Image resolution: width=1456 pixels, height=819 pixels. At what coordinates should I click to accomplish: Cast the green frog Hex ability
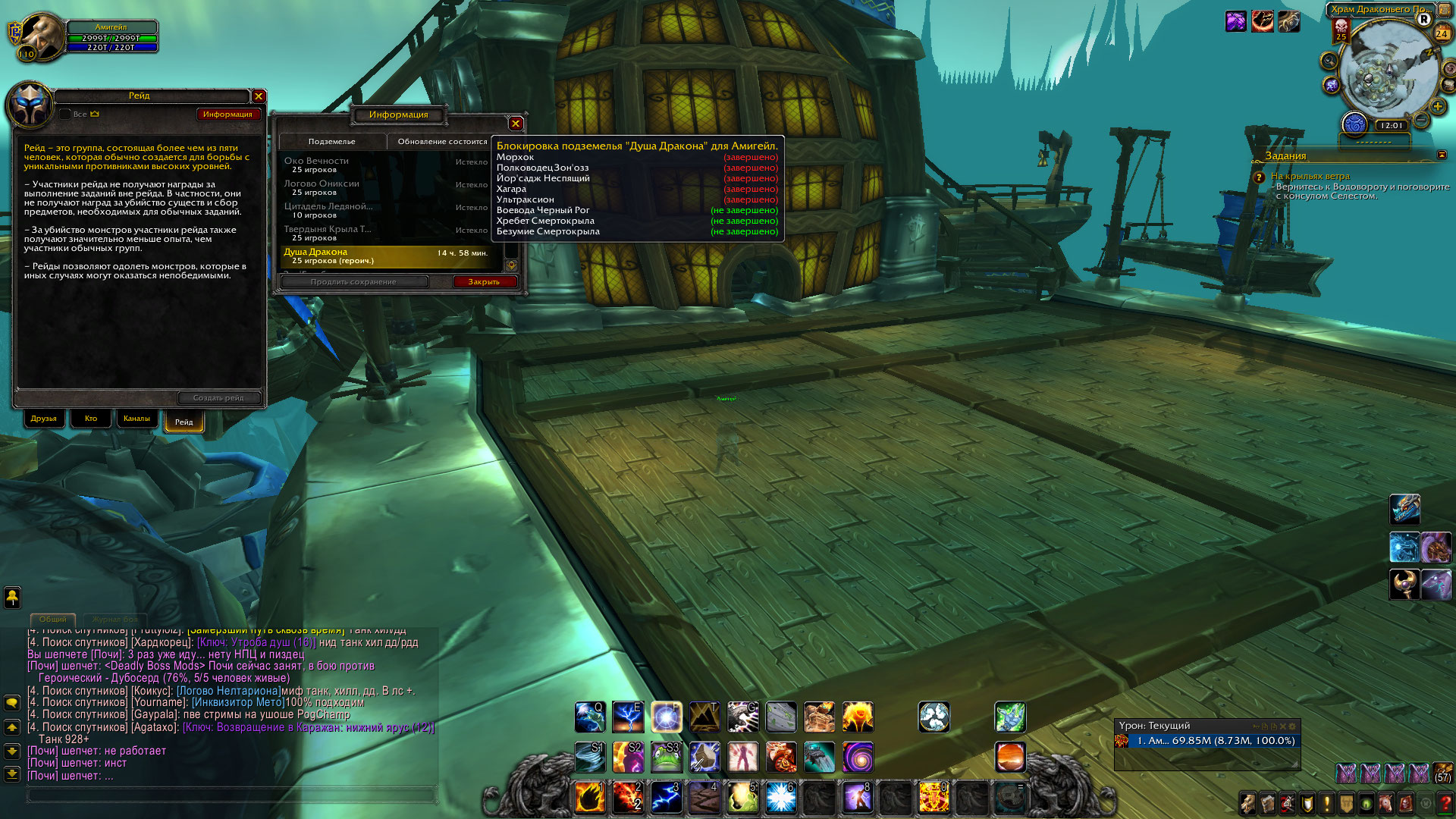(x=666, y=757)
